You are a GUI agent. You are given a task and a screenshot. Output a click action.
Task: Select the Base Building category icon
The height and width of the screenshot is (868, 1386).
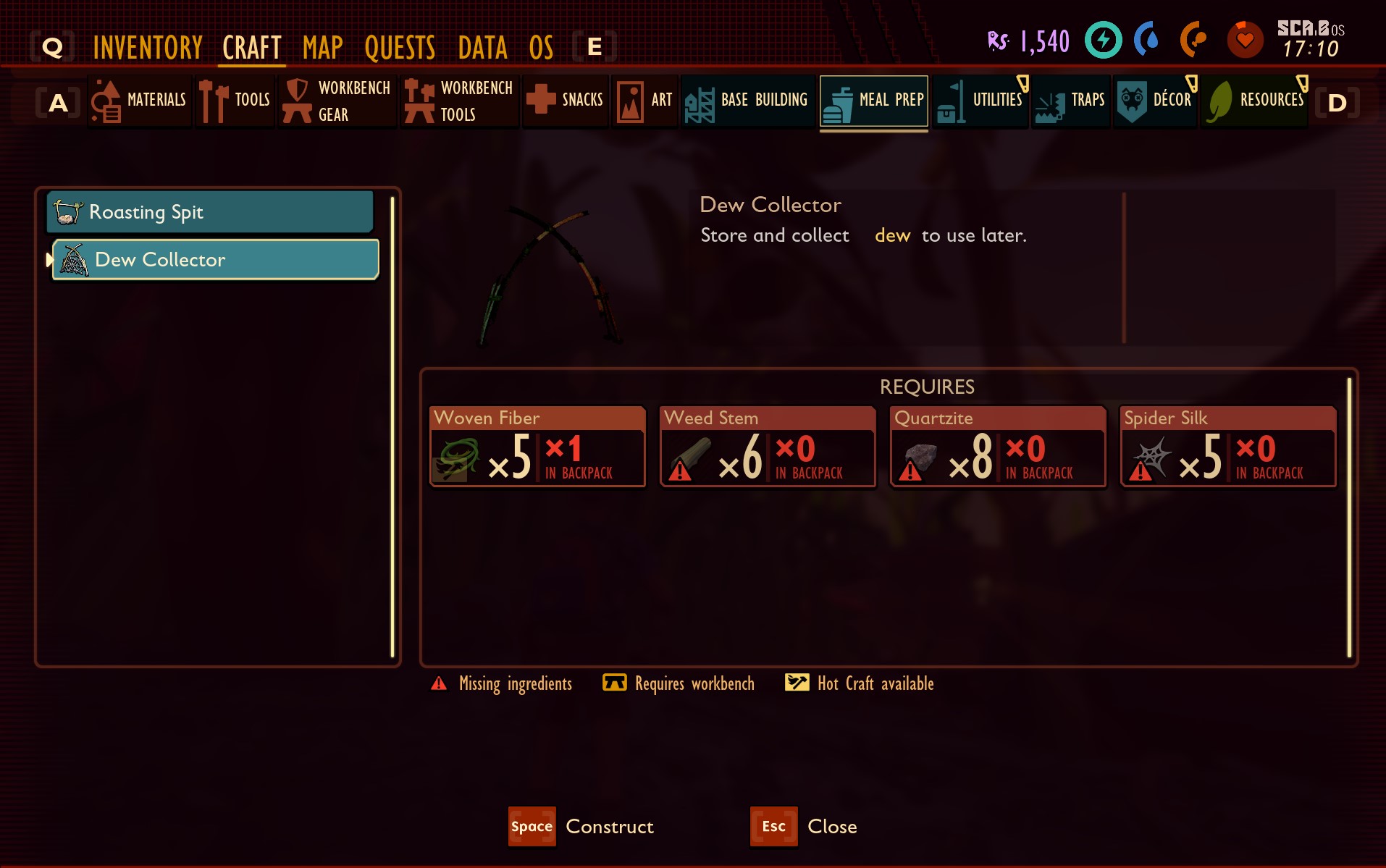pyautogui.click(x=700, y=101)
